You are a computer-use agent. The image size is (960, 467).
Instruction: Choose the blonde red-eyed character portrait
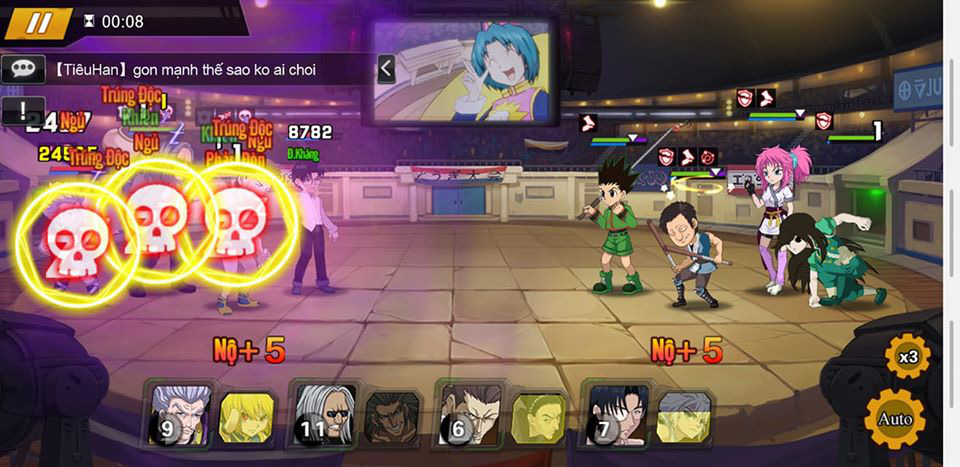click(x=246, y=416)
